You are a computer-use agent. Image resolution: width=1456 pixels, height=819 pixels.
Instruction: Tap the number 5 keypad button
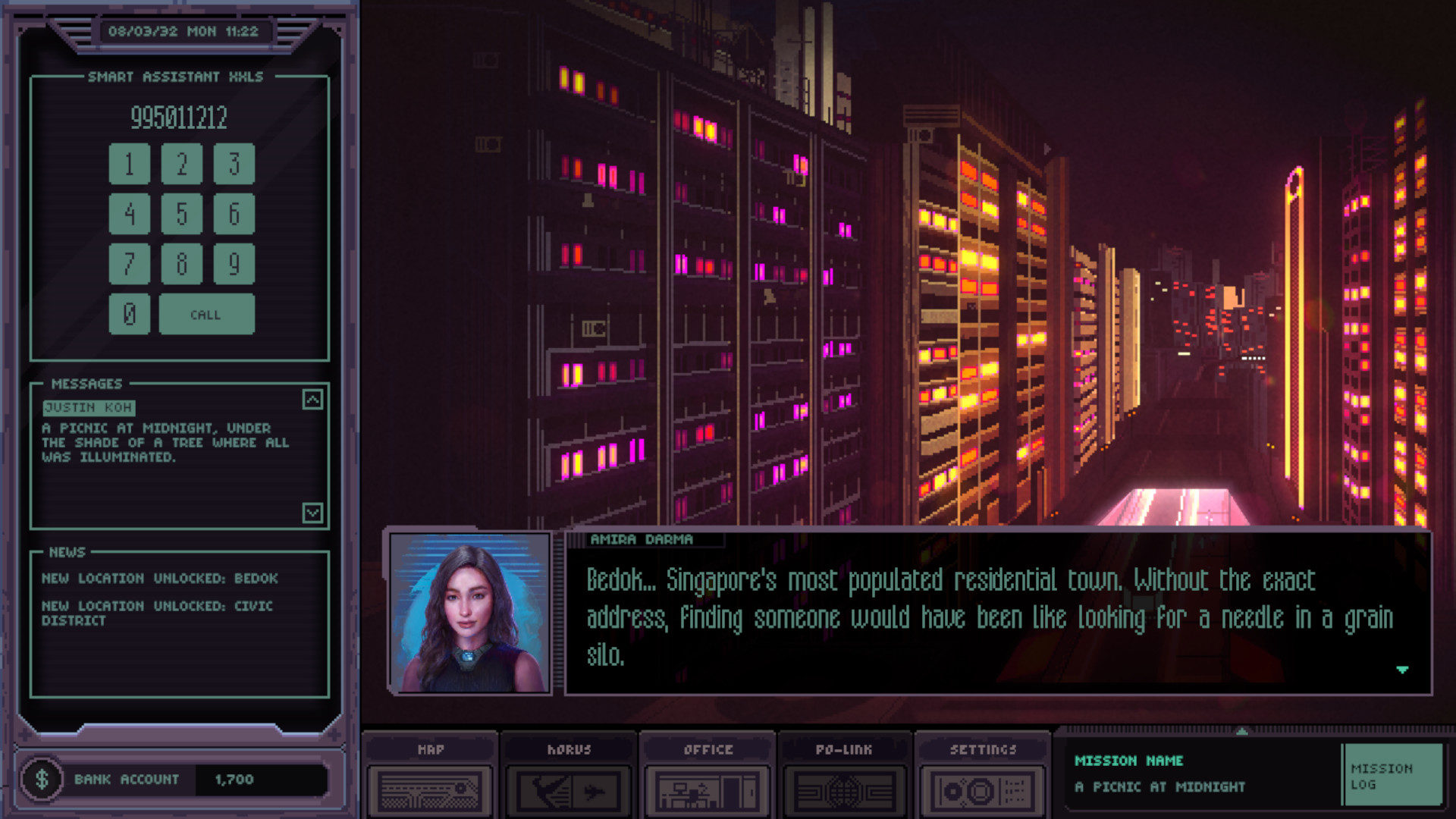tap(181, 214)
